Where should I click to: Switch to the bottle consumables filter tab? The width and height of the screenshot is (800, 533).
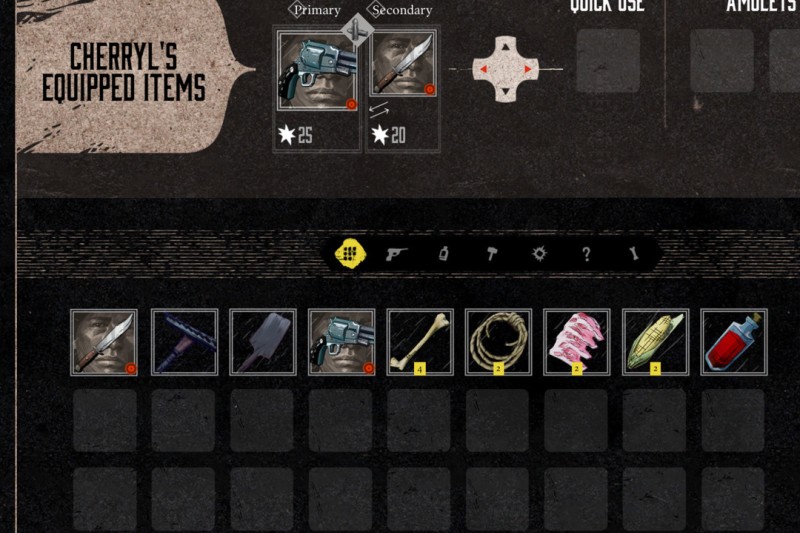(x=443, y=254)
